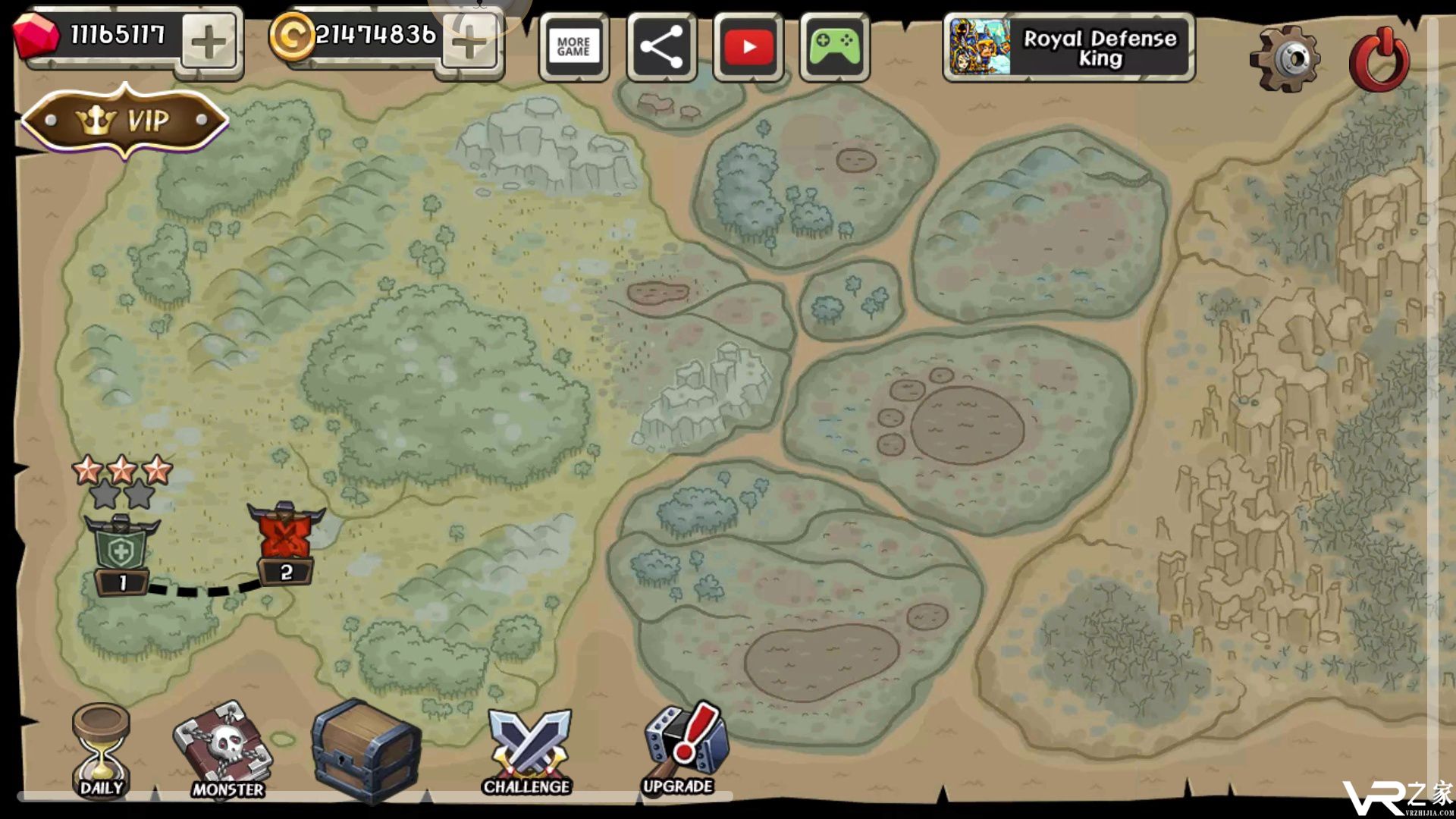Open the red YouTube play button

click(x=748, y=47)
